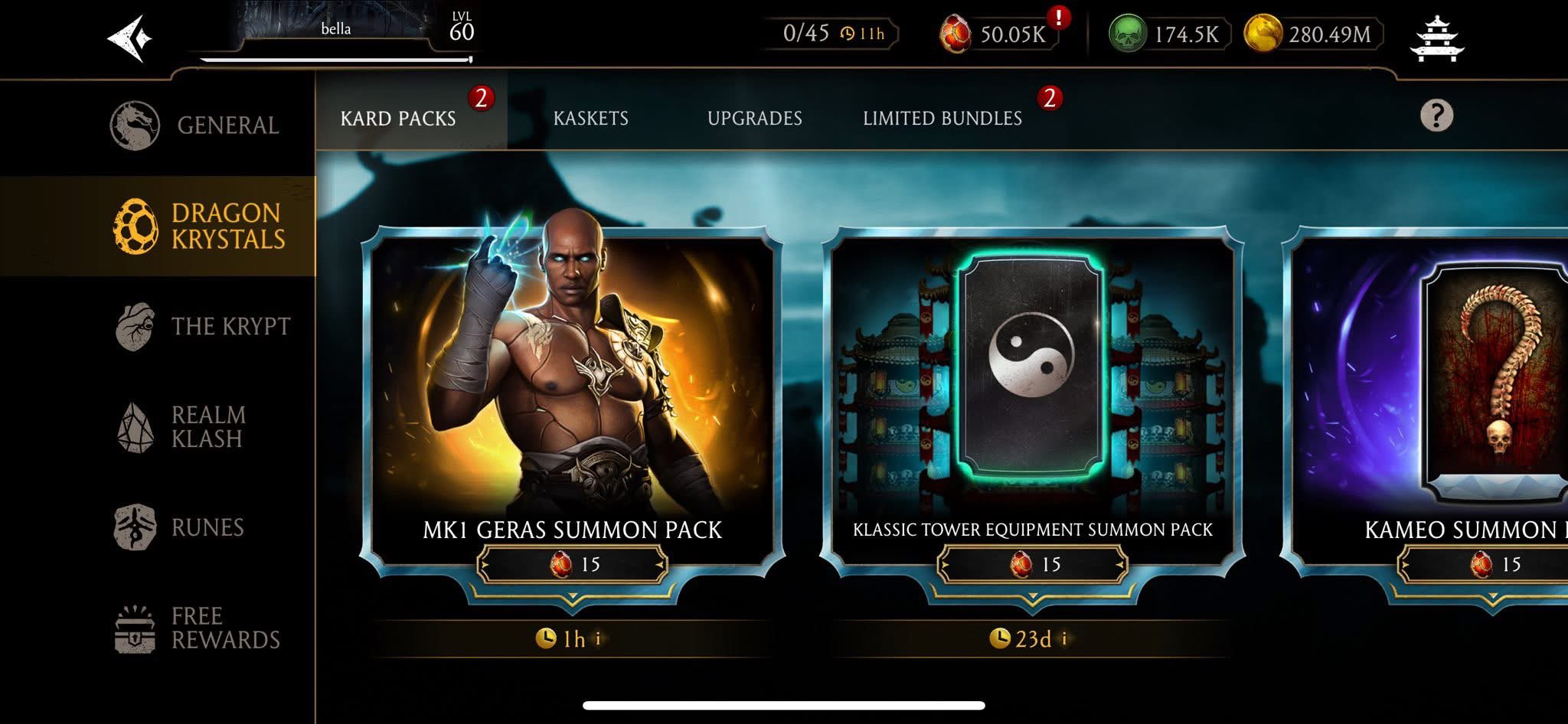Screen dimensions: 1568x724
Task: View the Limited Bundles tab
Action: tap(942, 119)
